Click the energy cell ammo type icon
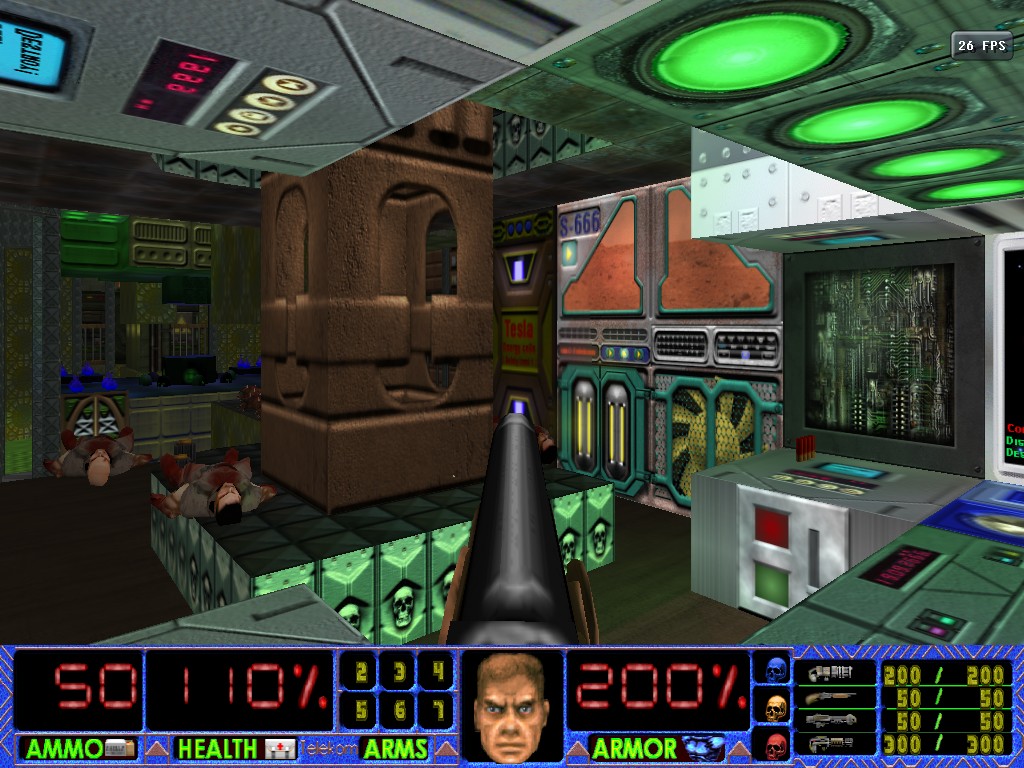This screenshot has width=1024, height=768. click(x=829, y=743)
